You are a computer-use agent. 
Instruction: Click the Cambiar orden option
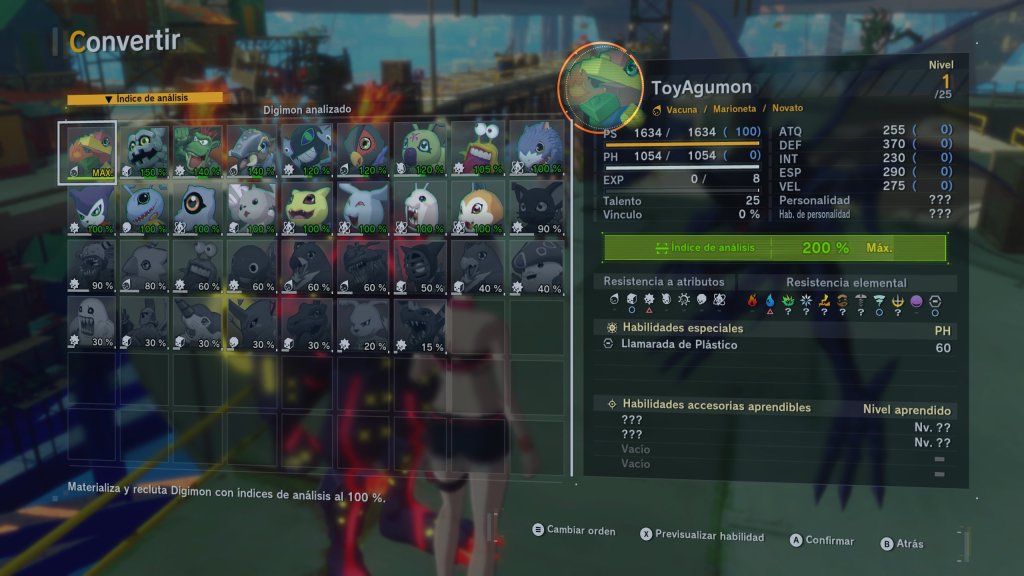pos(573,531)
